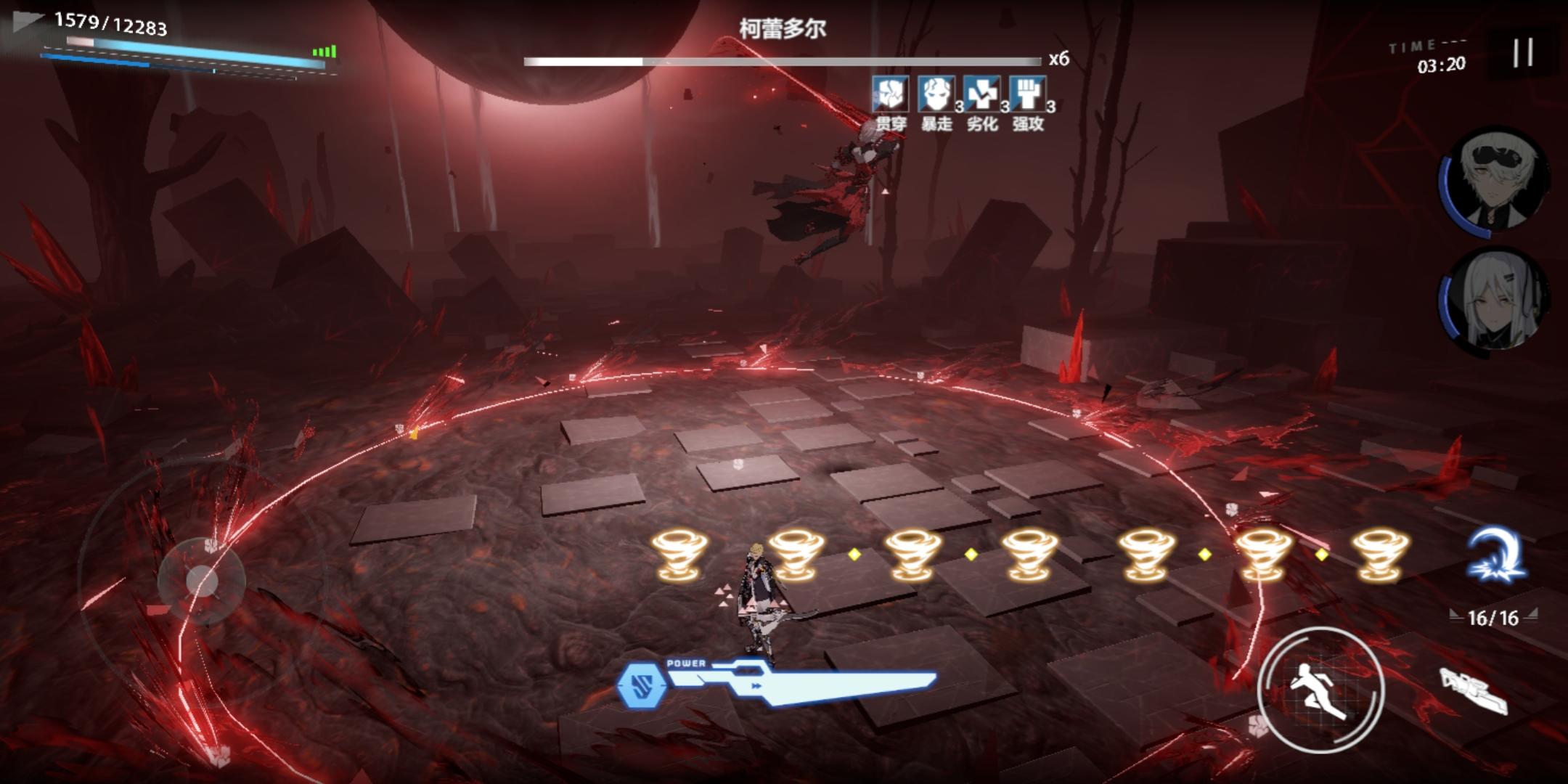The image size is (1568, 784).
Task: Tap the 贯穿 boss buff icon
Action: 889,94
